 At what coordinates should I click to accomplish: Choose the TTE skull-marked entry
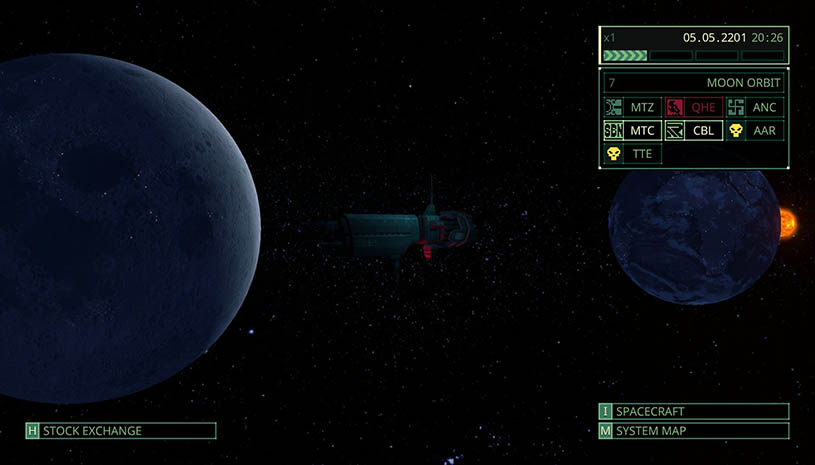tap(632, 154)
